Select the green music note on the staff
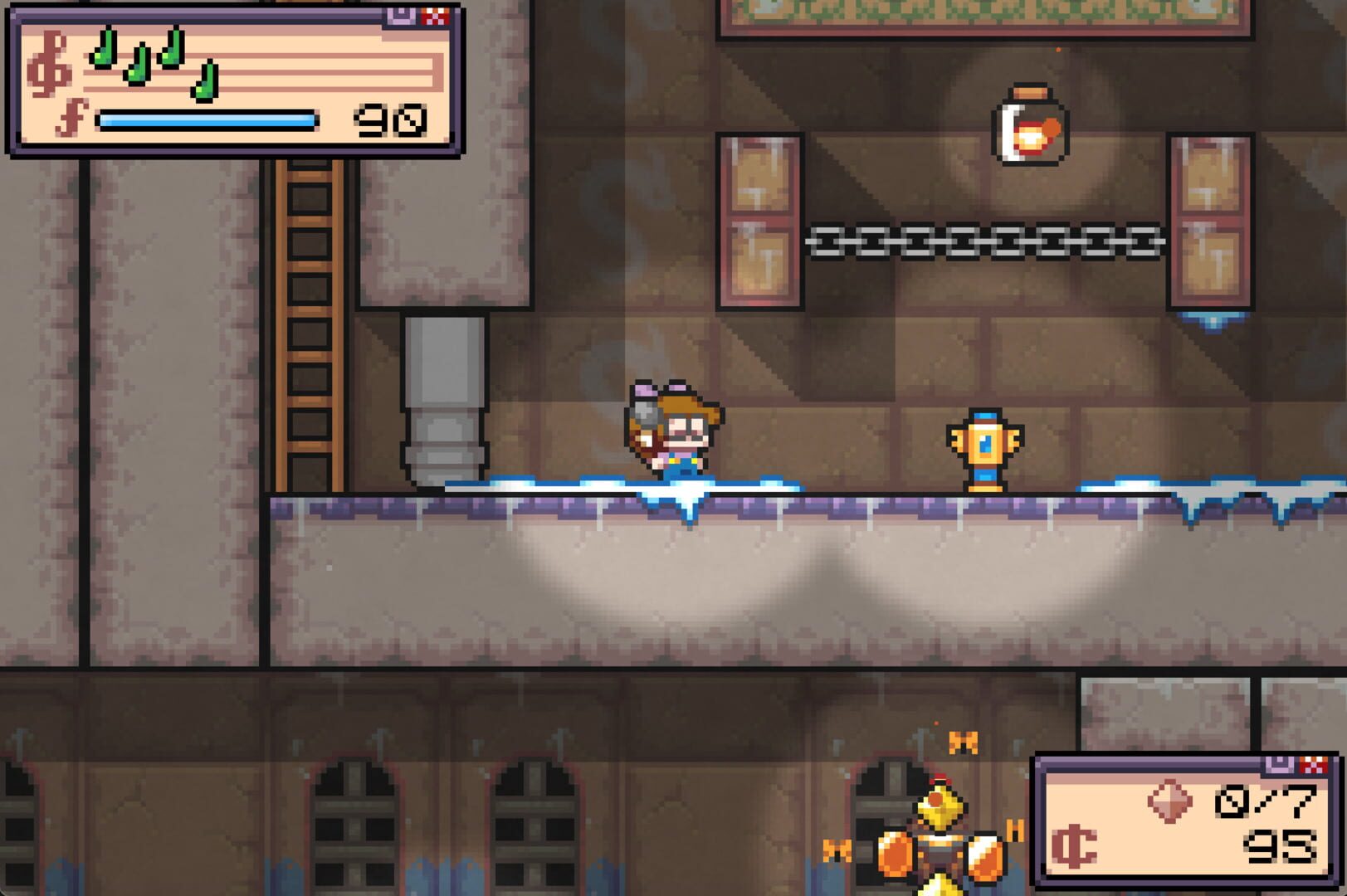Image resolution: width=1347 pixels, height=896 pixels. (x=104, y=58)
